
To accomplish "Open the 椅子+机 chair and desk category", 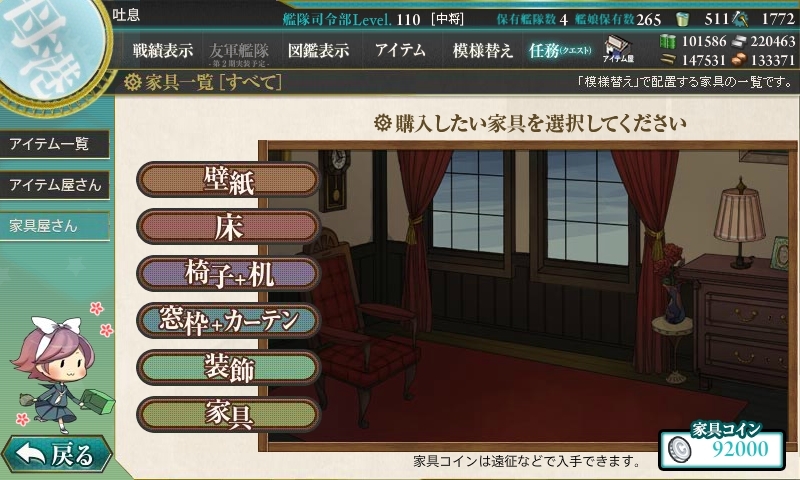I will (x=228, y=273).
